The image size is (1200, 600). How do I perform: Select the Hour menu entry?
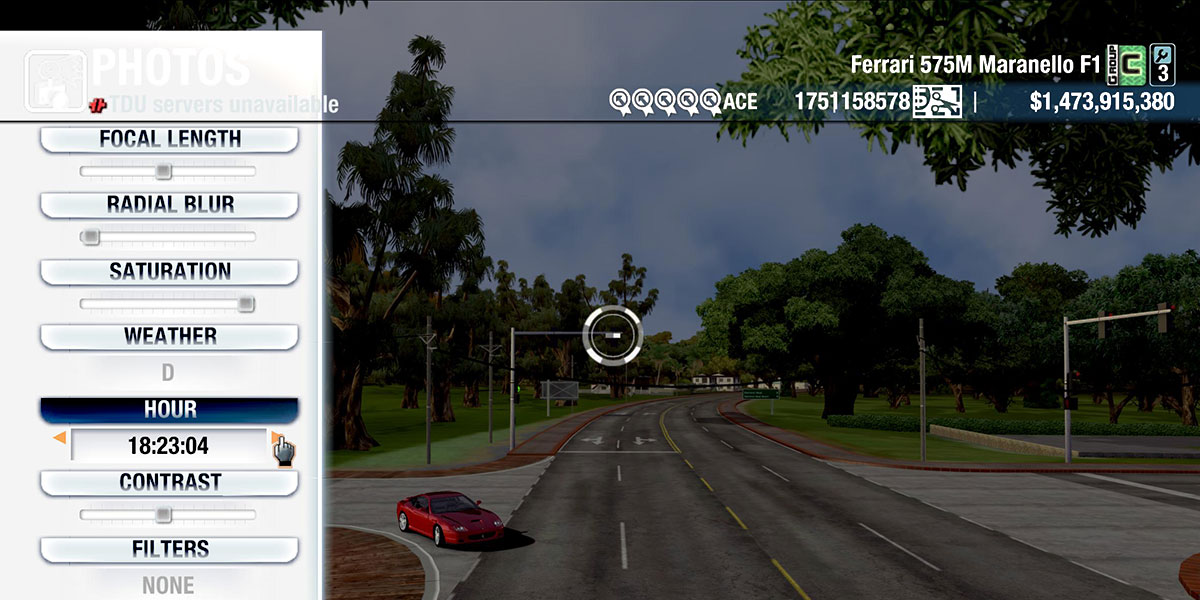pyautogui.click(x=169, y=410)
